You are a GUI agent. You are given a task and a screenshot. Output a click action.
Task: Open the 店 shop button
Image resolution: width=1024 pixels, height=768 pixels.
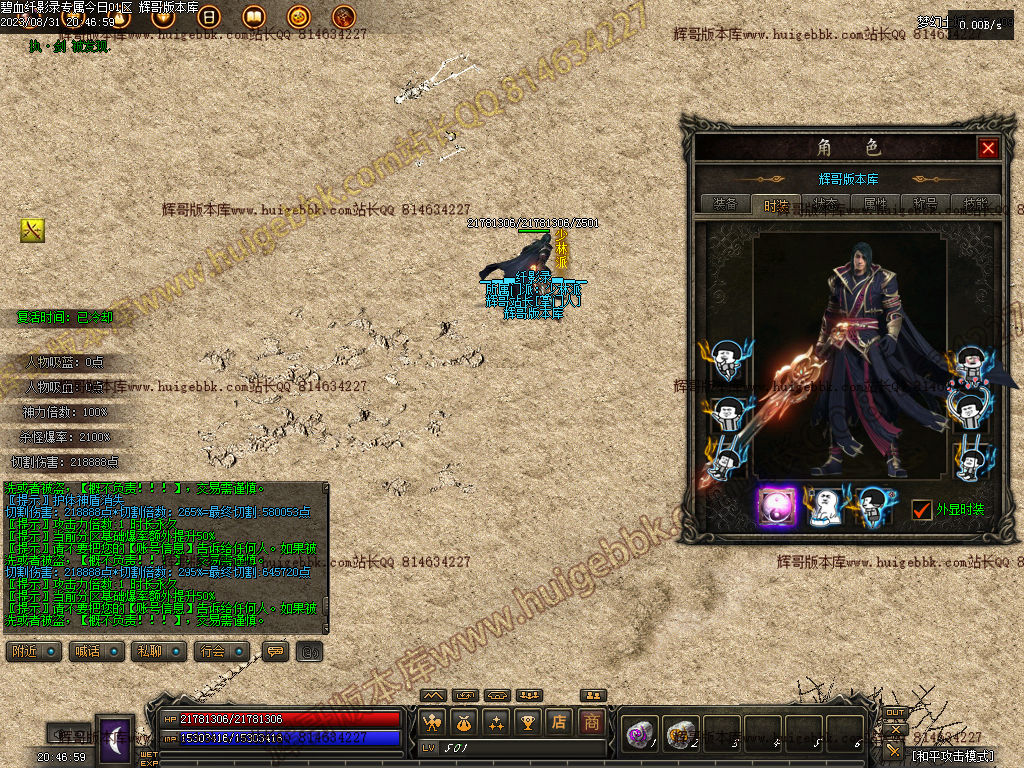[x=560, y=722]
